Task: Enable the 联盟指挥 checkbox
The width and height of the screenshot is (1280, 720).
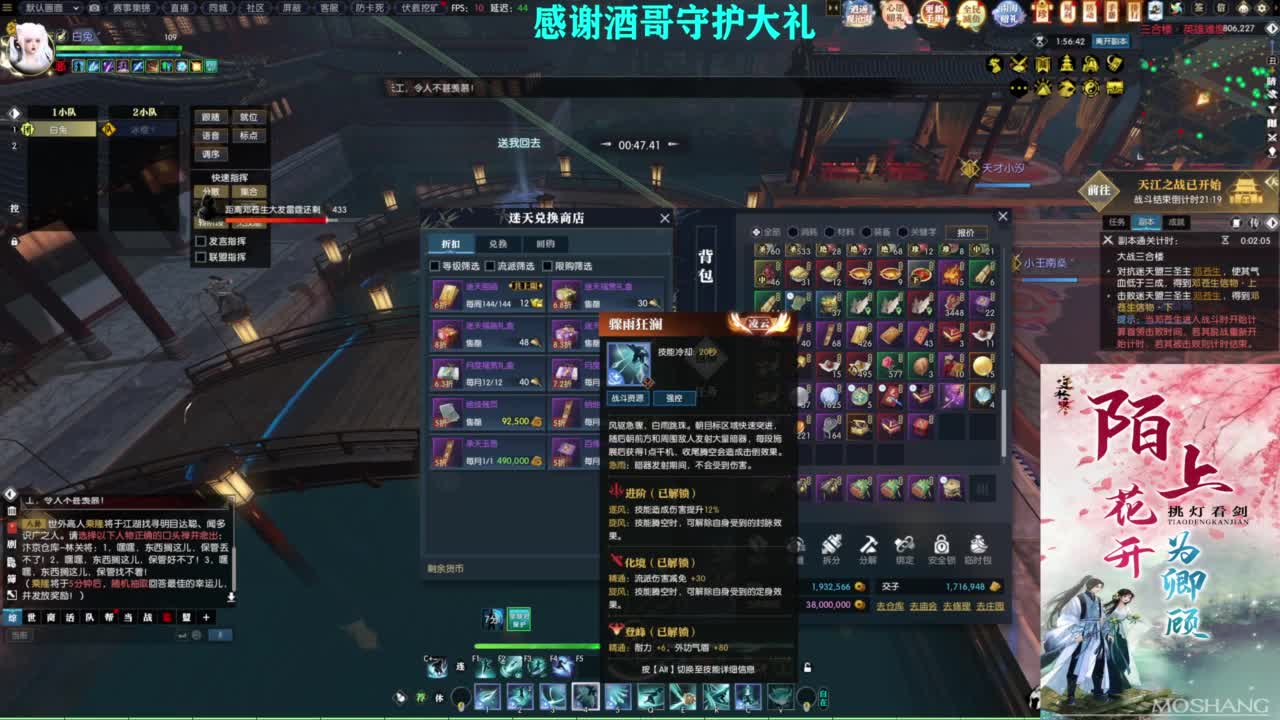Action: click(200, 256)
